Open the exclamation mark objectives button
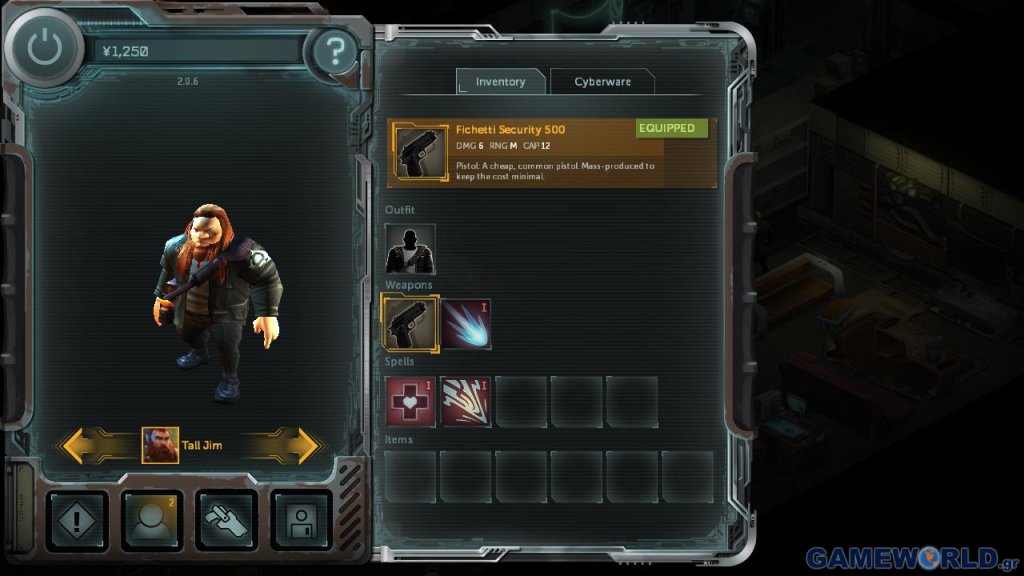1024x576 pixels. [x=77, y=520]
